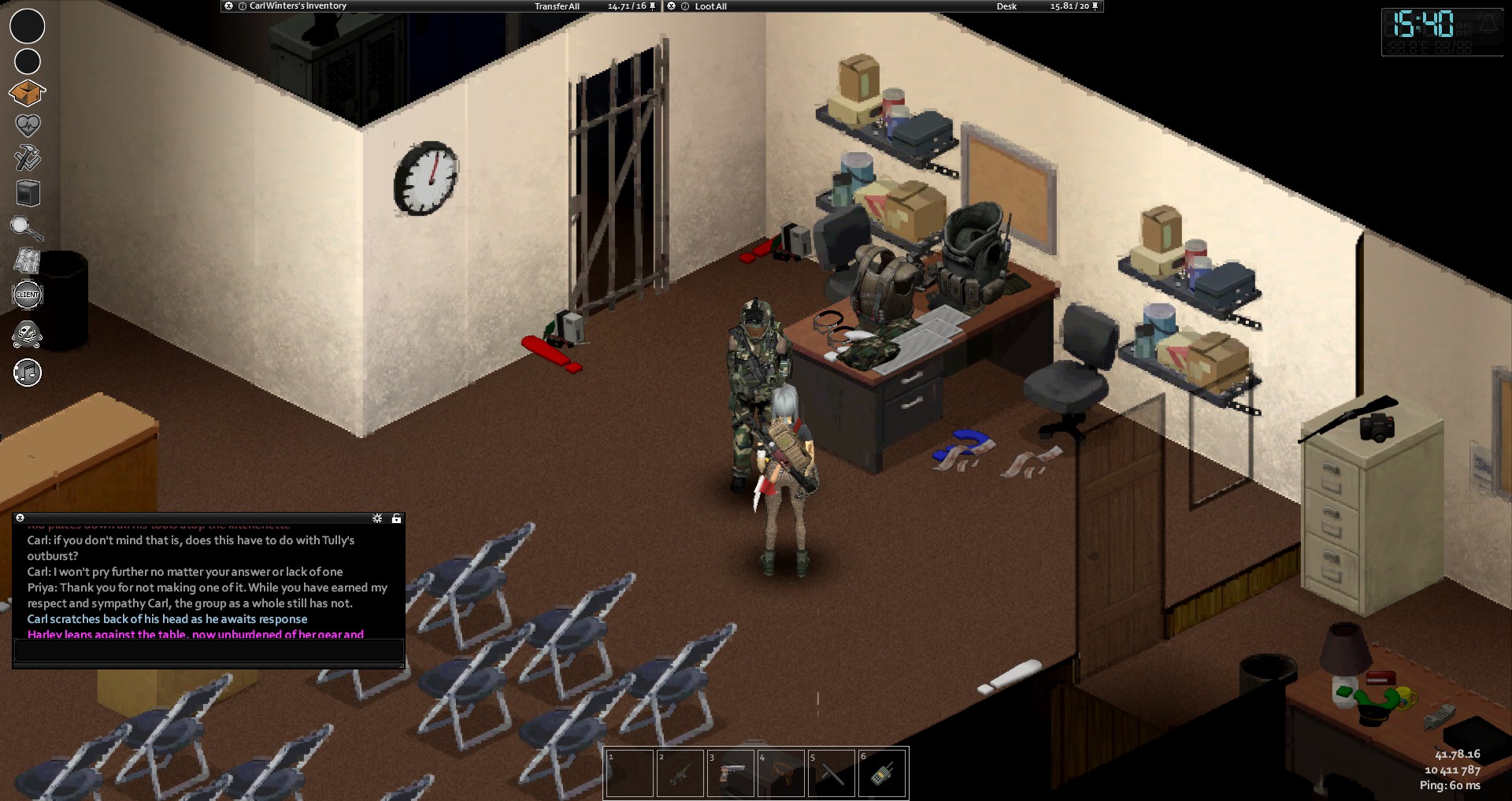The height and width of the screenshot is (801, 1512).
Task: Close the Desk loot window
Action: coord(672,6)
